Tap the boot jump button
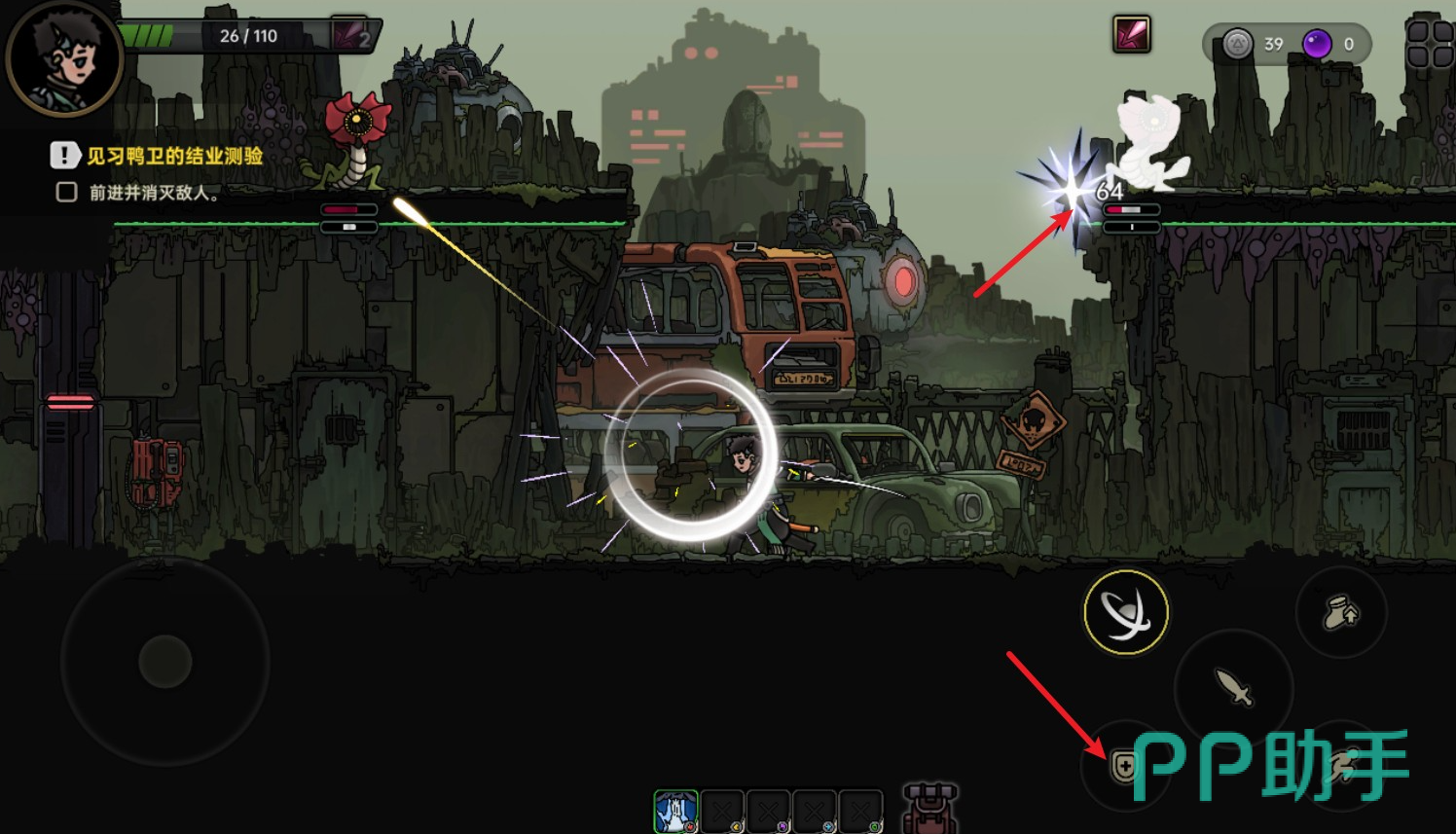Image resolution: width=1456 pixels, height=834 pixels. [1341, 613]
